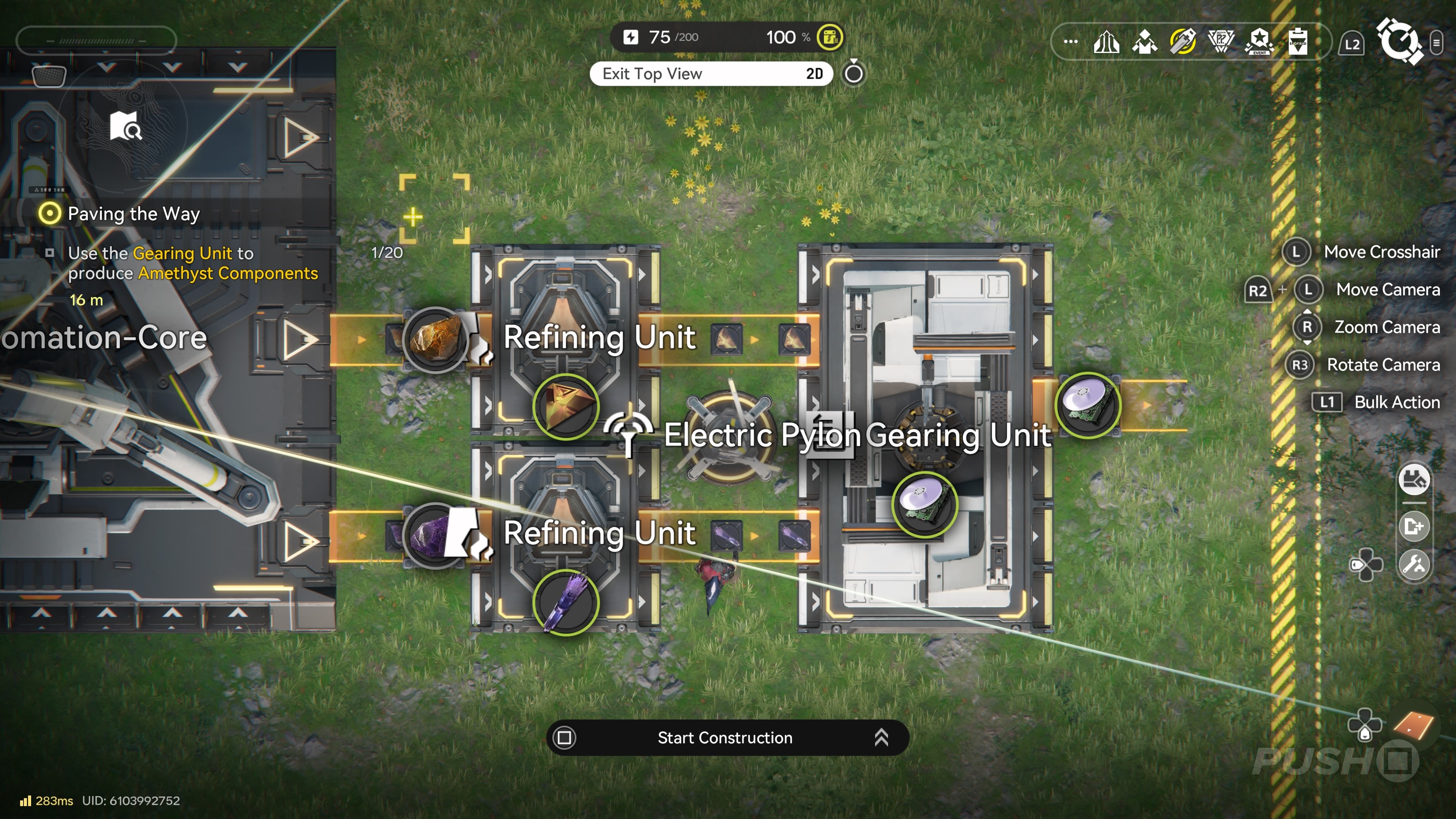1456x819 pixels.
Task: Open the blueprint add icon
Action: 1414,527
